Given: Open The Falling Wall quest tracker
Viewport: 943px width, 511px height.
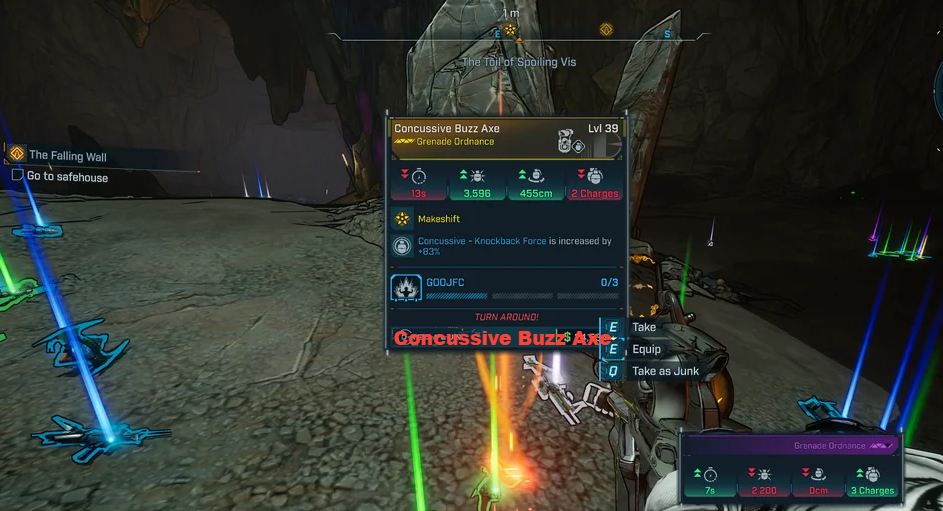Looking at the screenshot, I should pyautogui.click(x=67, y=155).
